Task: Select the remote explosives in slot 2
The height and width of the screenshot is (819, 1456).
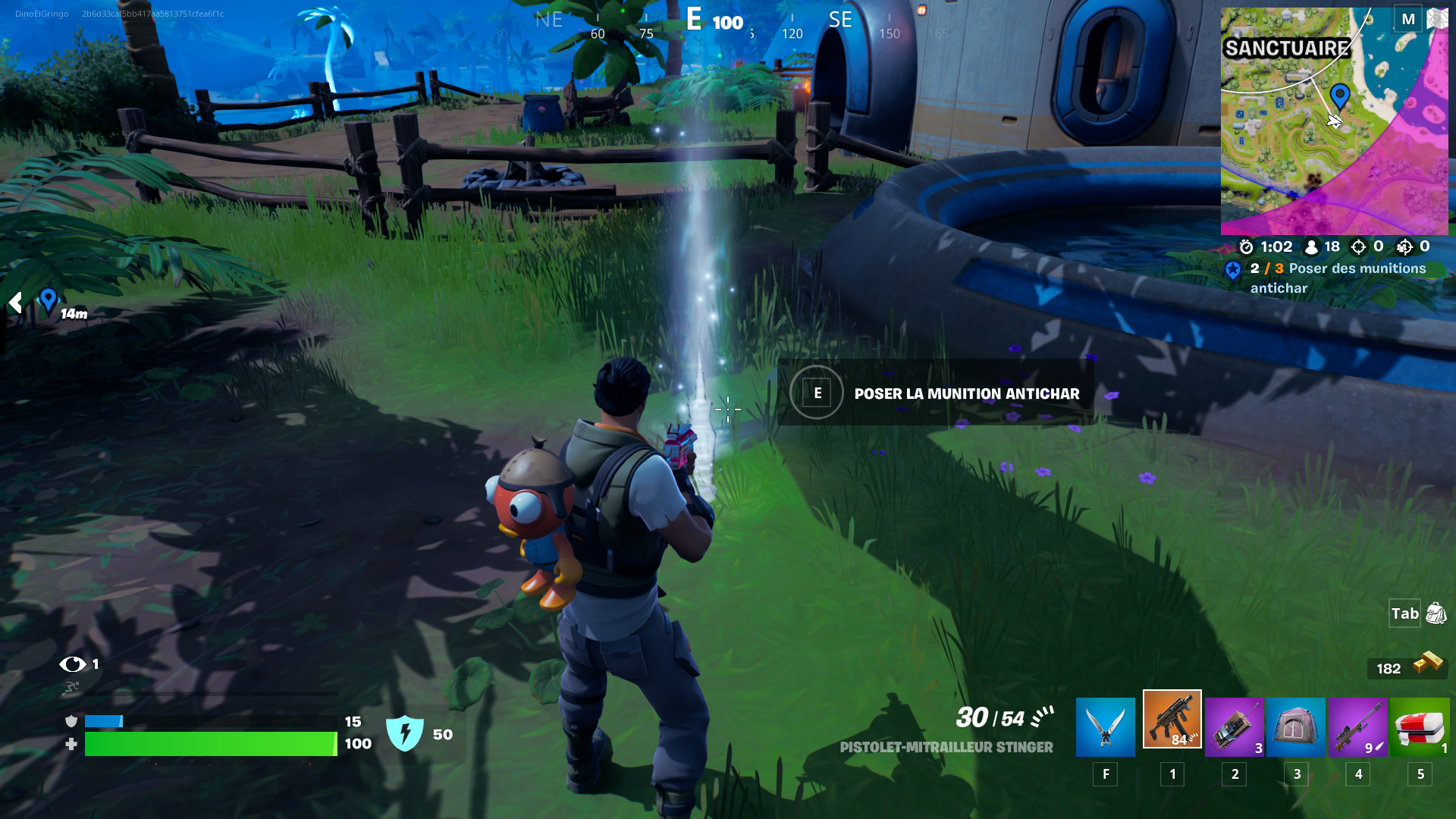Action: [x=1234, y=726]
